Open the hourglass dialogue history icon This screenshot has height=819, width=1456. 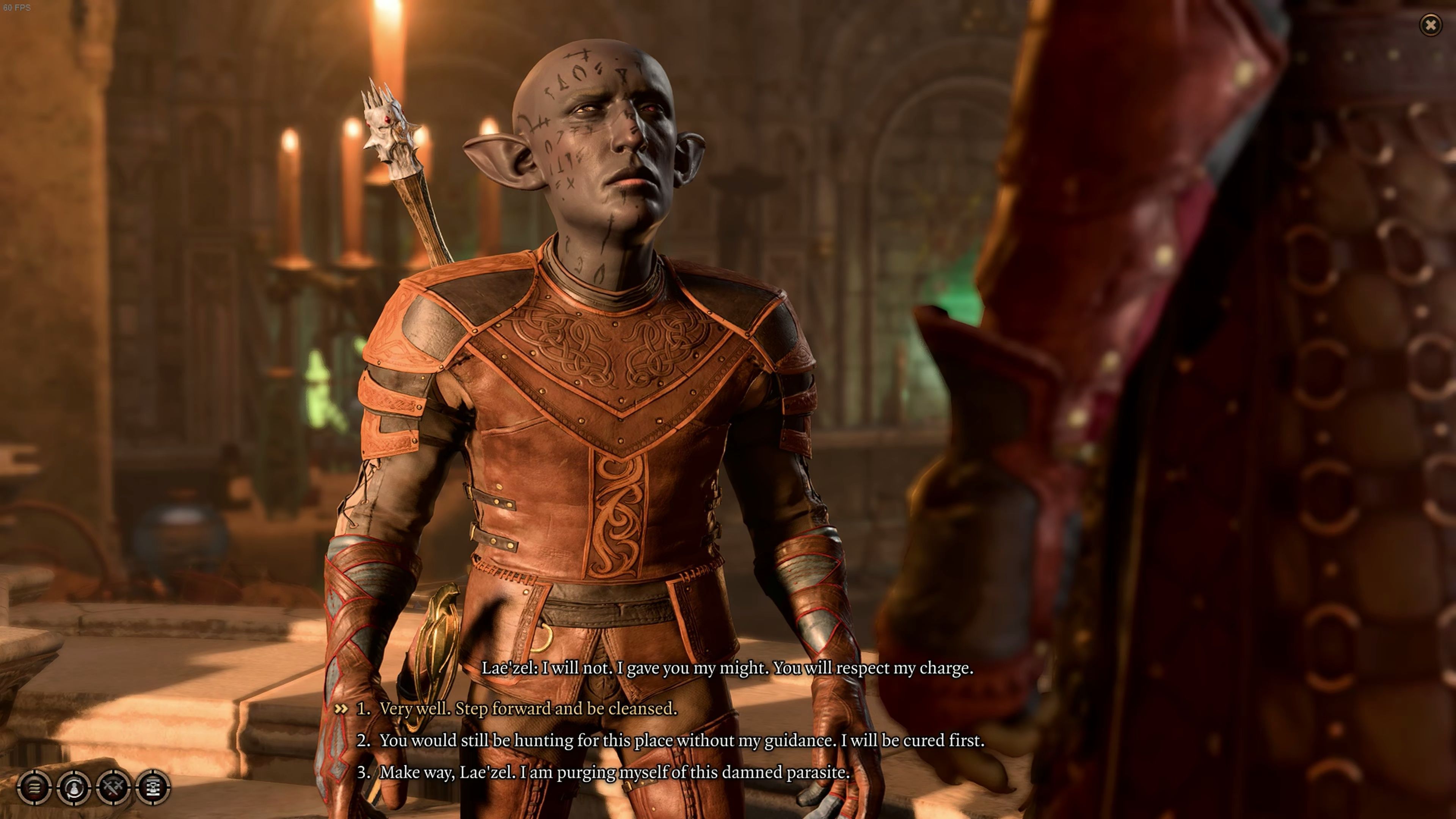[153, 787]
